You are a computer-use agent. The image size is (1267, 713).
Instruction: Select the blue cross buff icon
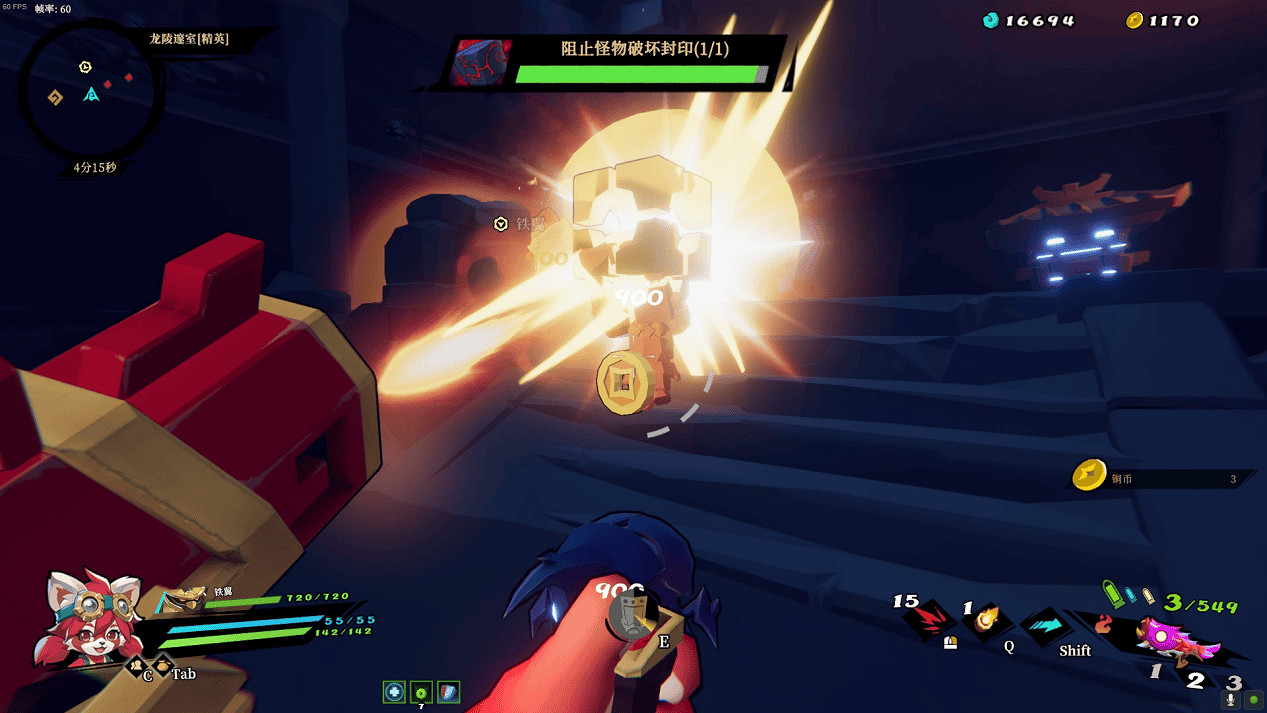tap(394, 692)
